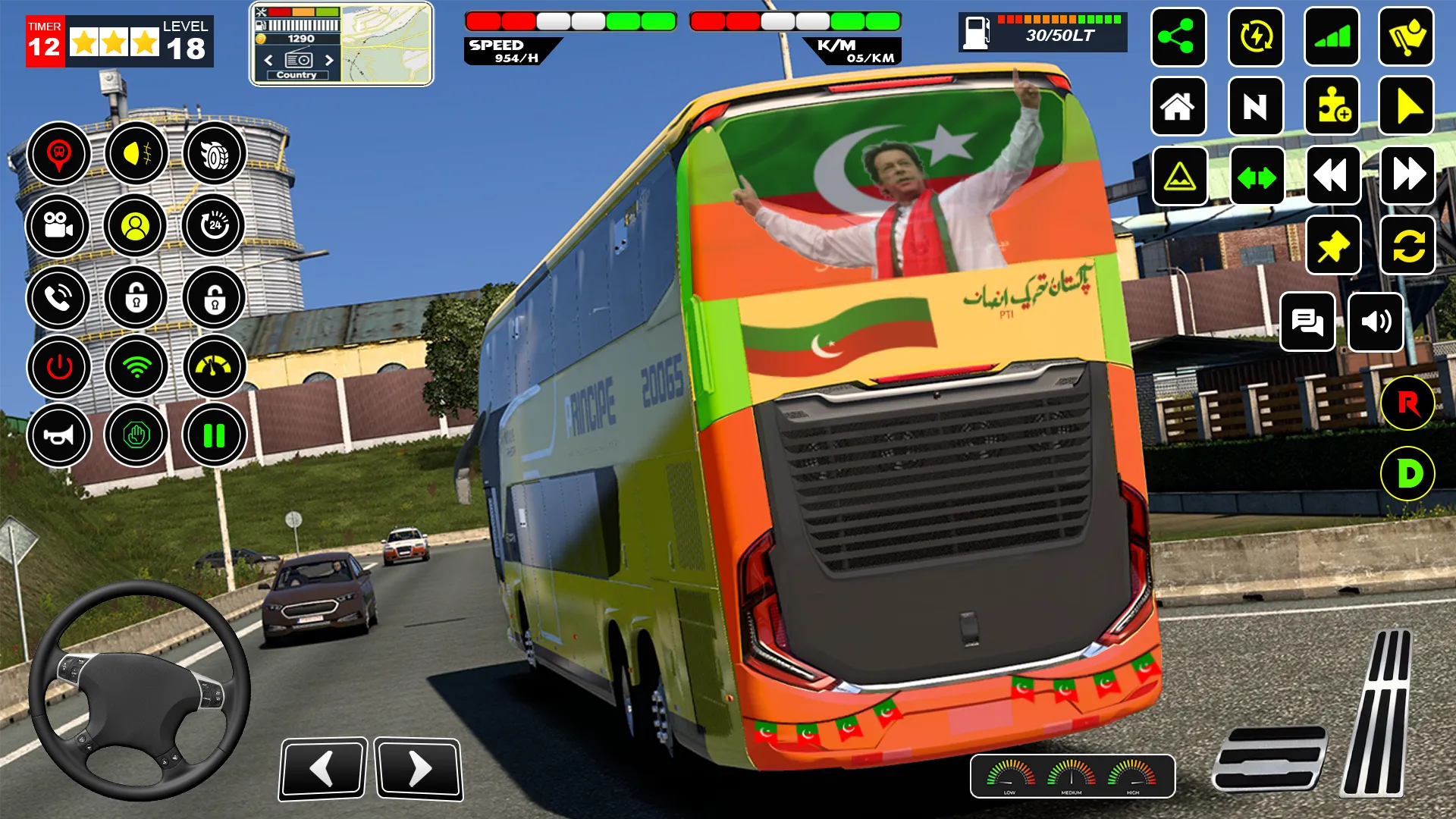Toggle the Wi-Fi icon on
The height and width of the screenshot is (819, 1456).
(x=136, y=367)
